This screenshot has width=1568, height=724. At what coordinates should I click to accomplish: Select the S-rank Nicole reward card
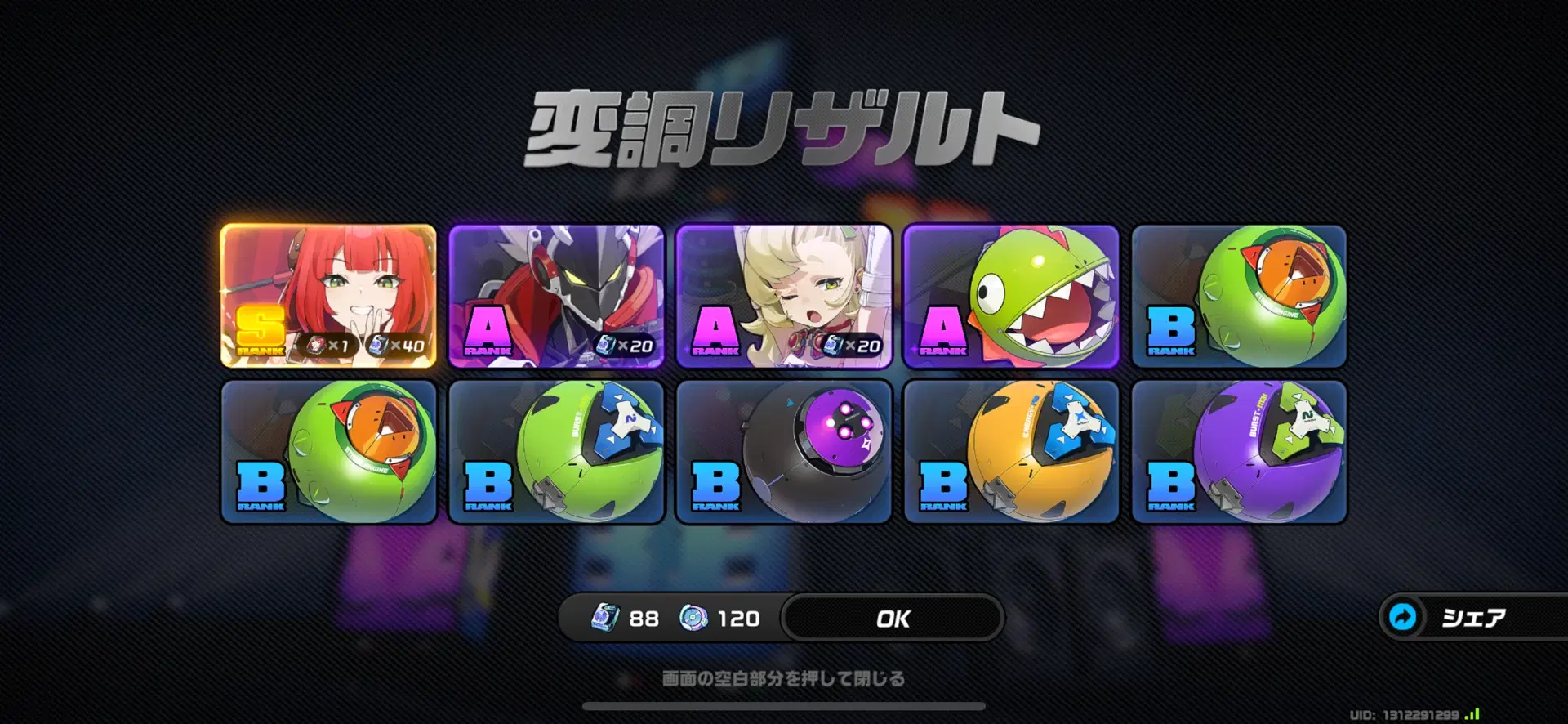click(x=329, y=294)
